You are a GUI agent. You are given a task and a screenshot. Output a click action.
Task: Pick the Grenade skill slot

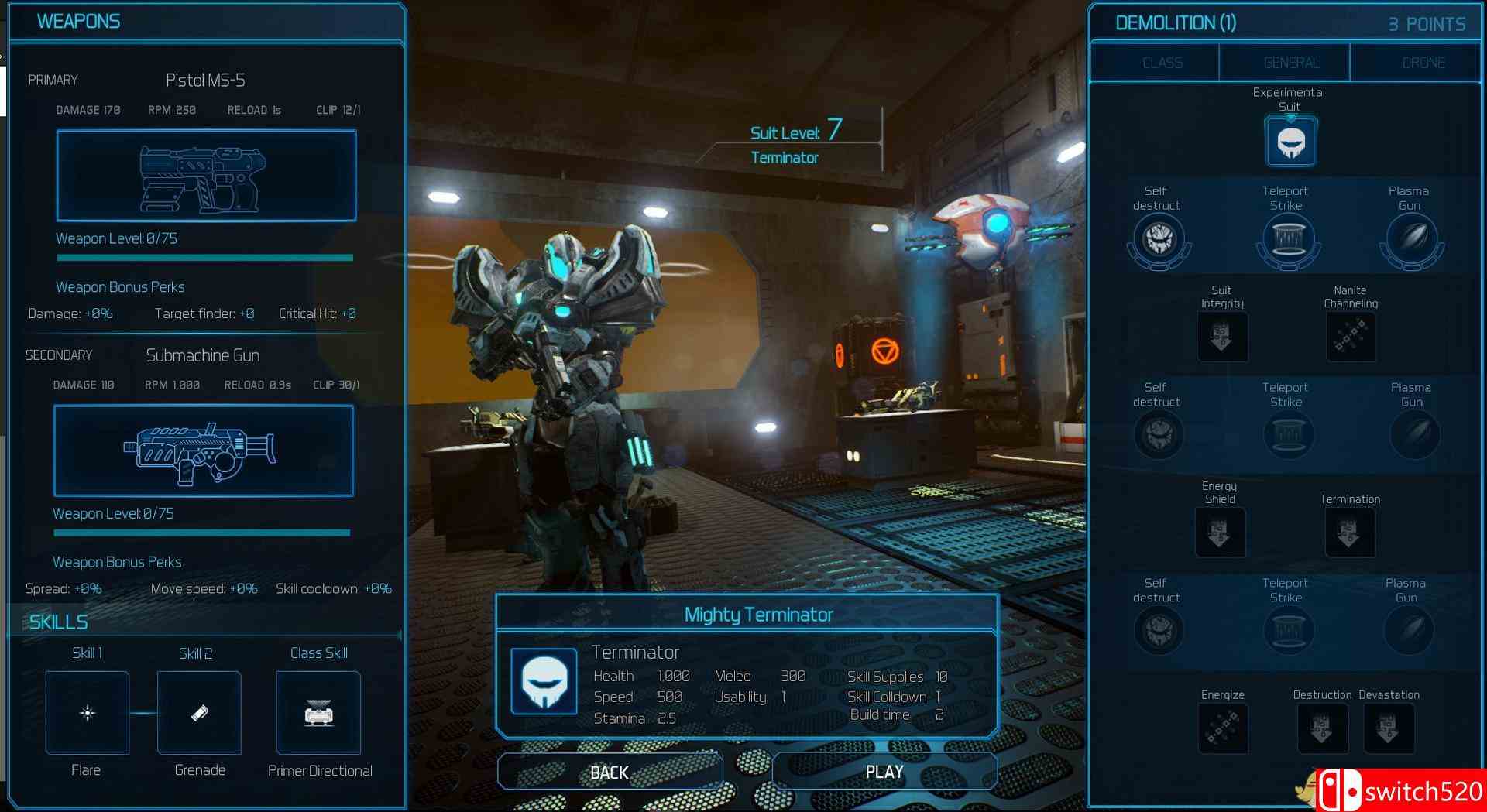tap(199, 713)
